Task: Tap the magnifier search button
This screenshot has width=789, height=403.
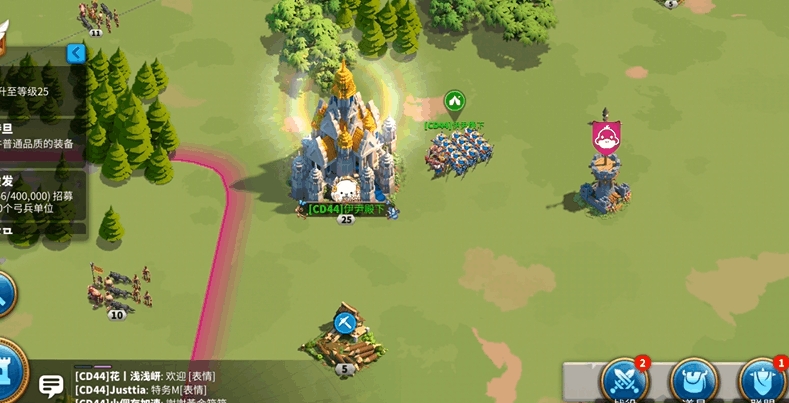Action: 4,293
